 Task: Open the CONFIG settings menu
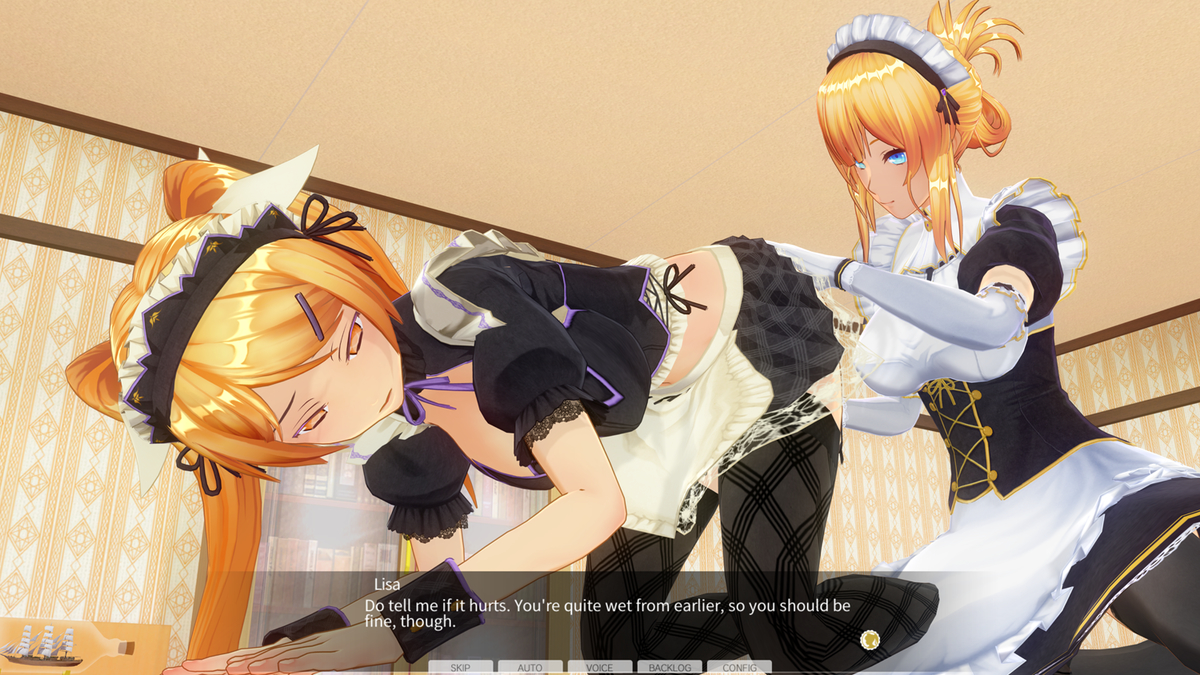(x=739, y=667)
